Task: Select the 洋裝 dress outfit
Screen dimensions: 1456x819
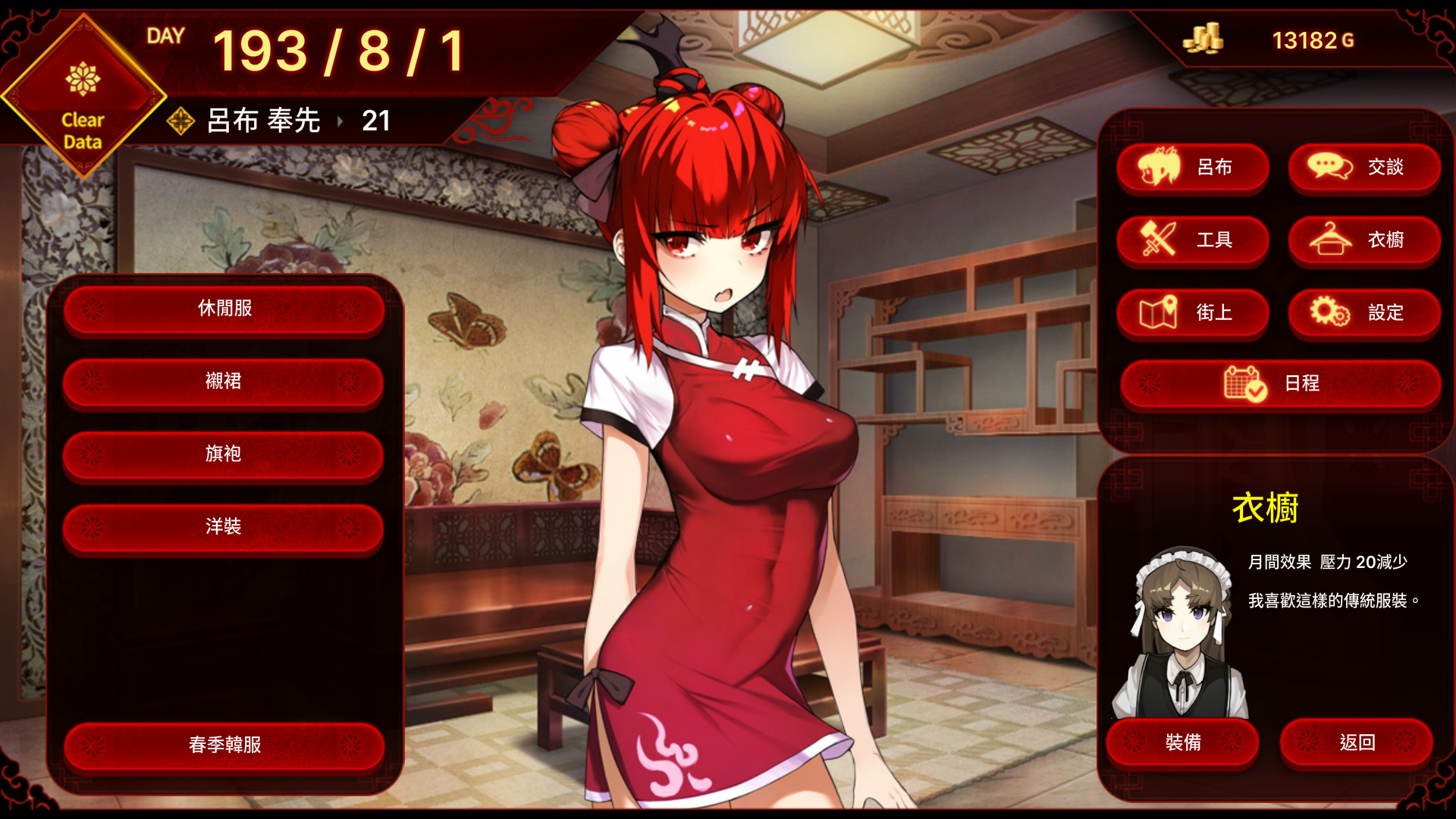Action: coord(224,527)
